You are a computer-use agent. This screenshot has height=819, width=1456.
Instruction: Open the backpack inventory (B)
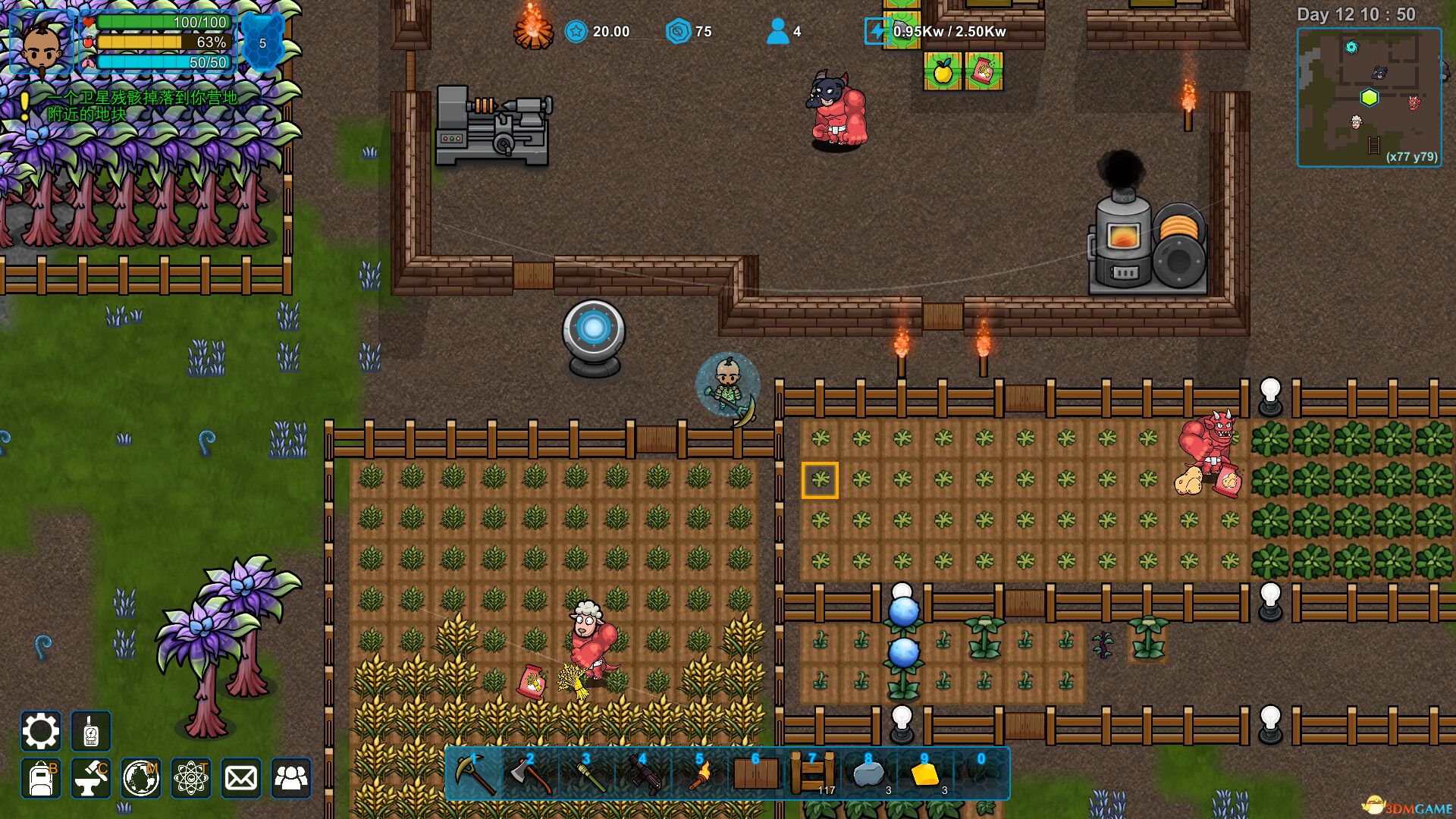coord(39,779)
